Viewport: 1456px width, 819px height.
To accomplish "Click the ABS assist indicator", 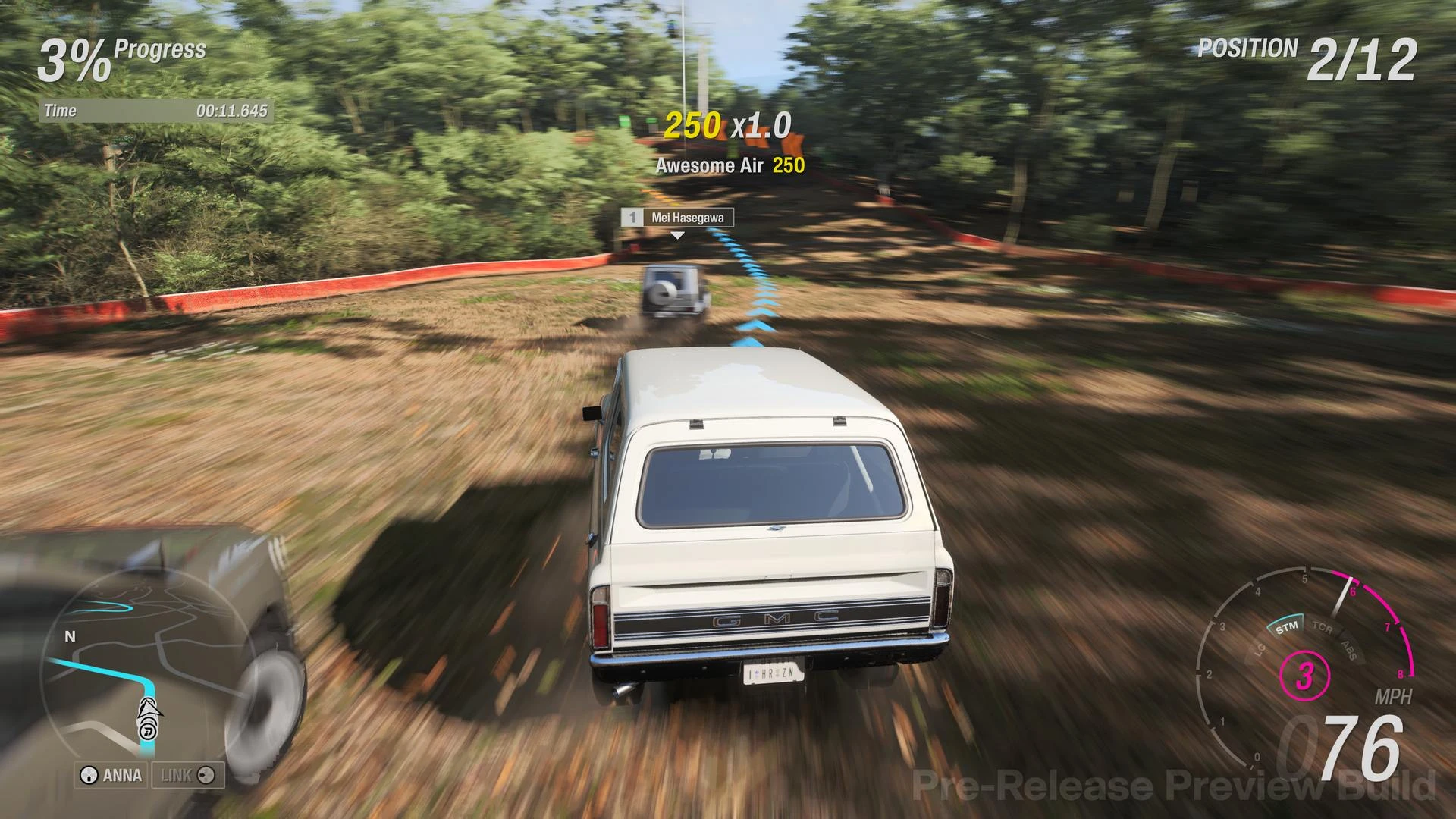I will point(1348,649).
